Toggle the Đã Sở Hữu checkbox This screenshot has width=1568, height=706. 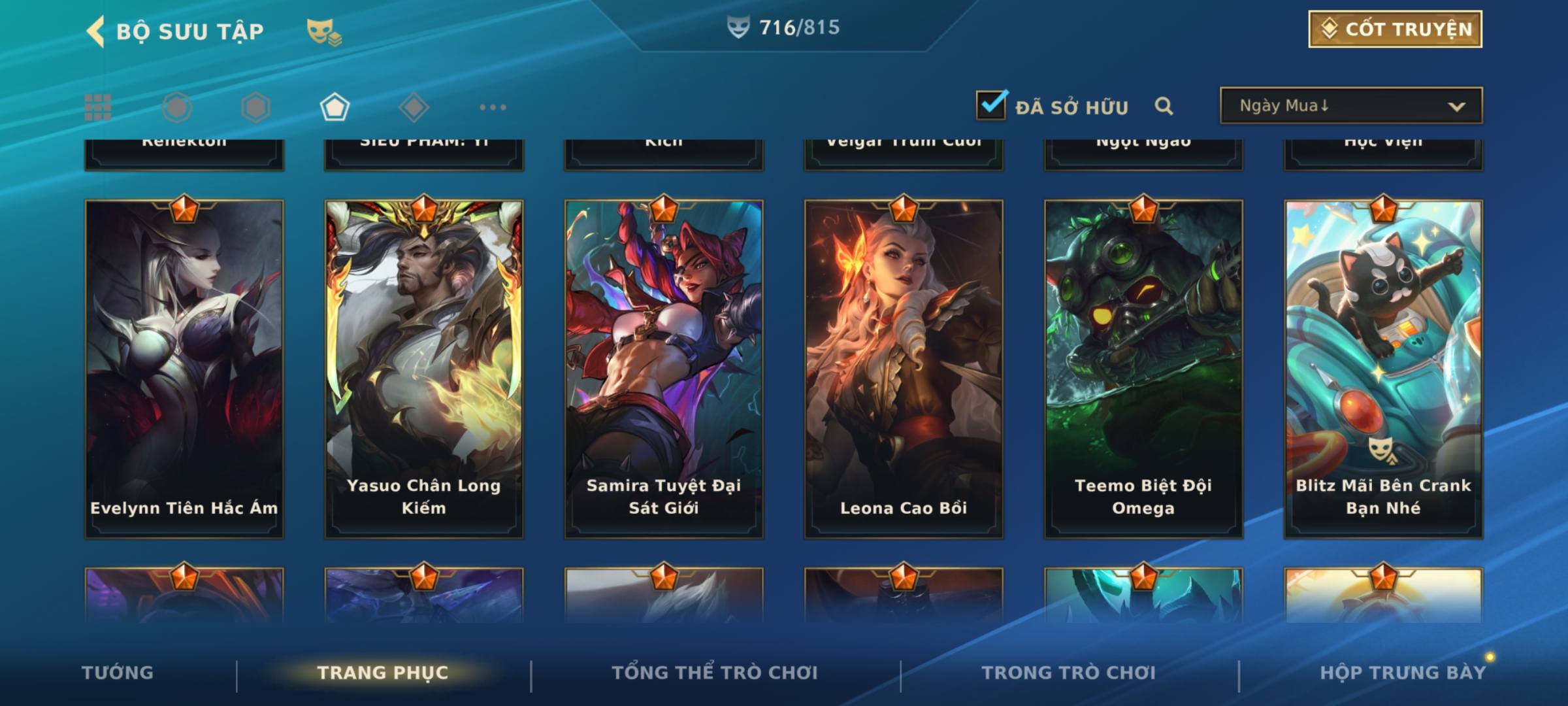pyautogui.click(x=991, y=105)
